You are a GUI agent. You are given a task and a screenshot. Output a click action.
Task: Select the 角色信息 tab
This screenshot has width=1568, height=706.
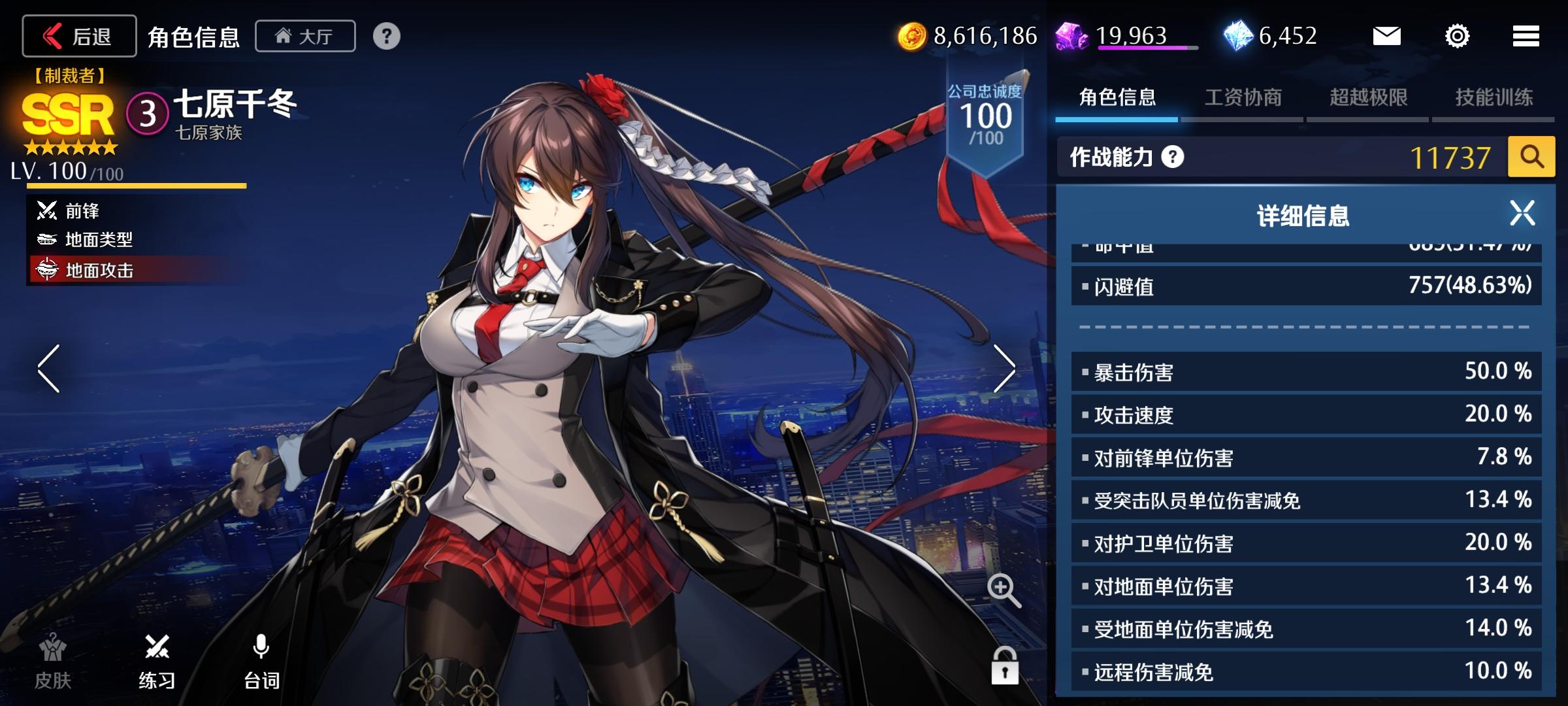point(1117,98)
